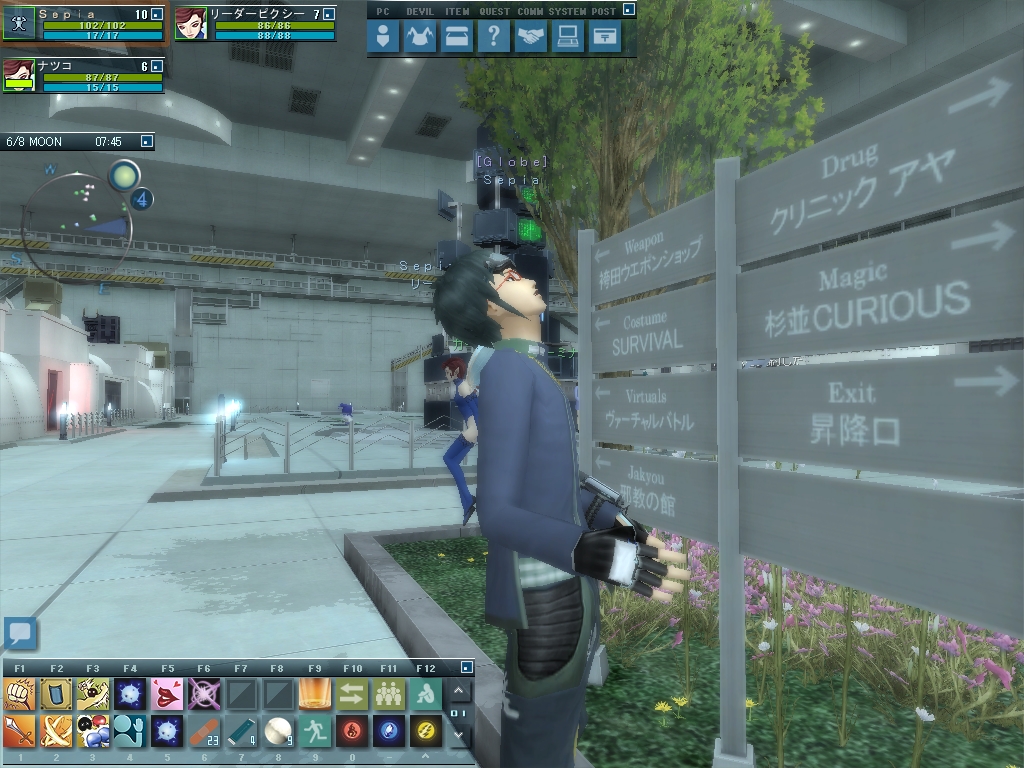Open the POST mailbox menu
Screen dimensions: 1024x768
click(x=604, y=37)
